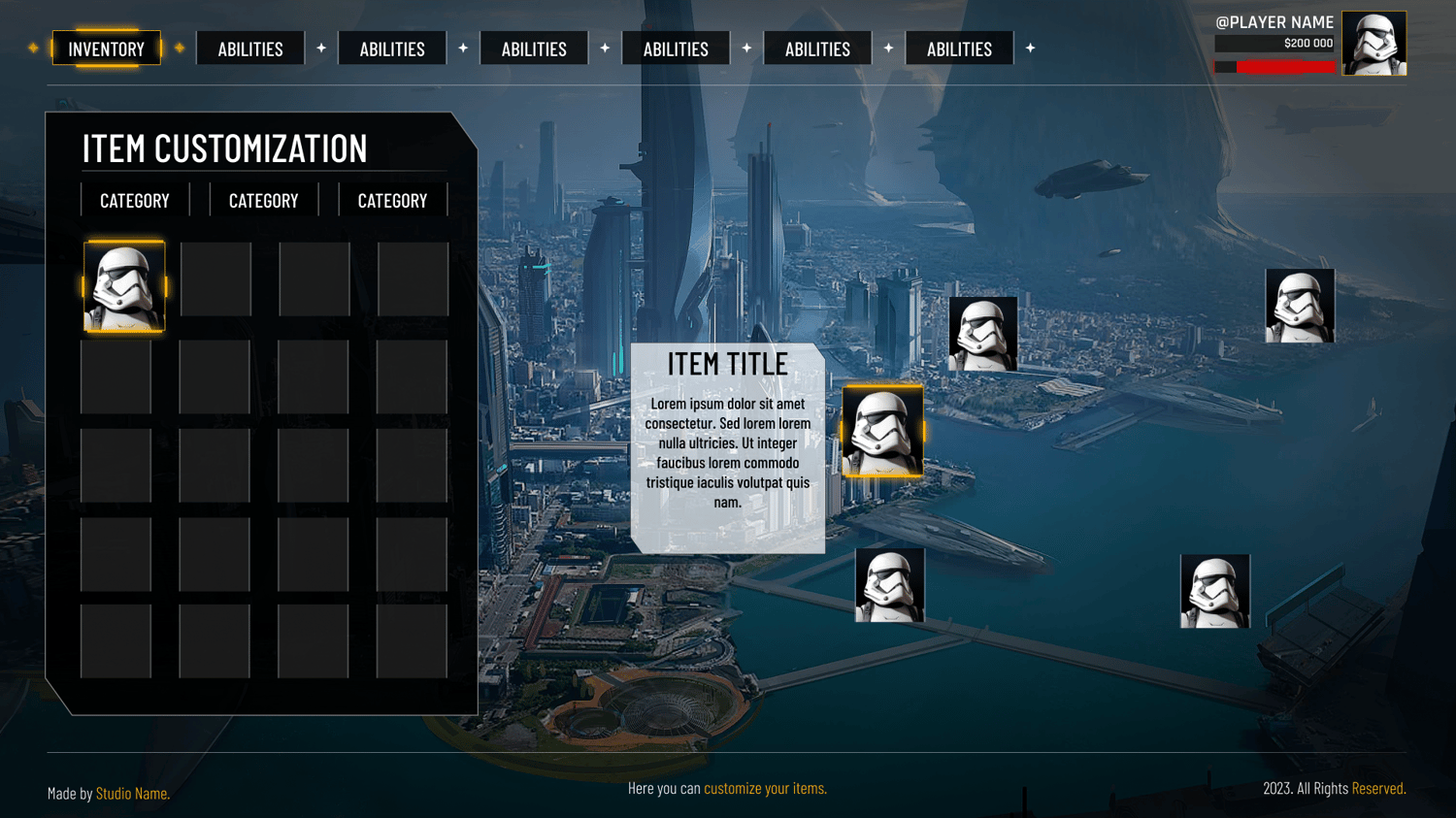
Task: Open the player avatar portrait
Action: pos(1373,44)
